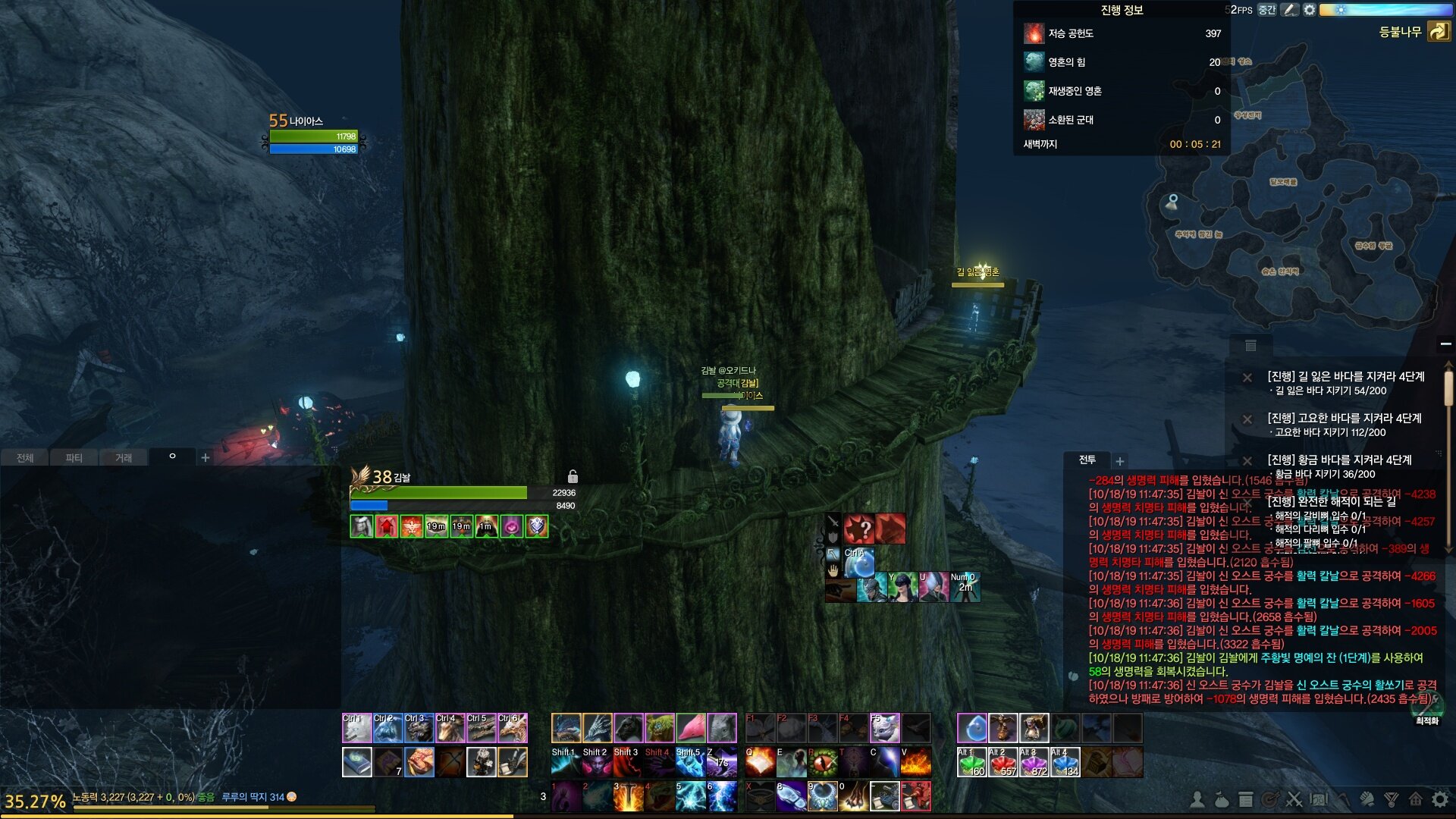
Task: Toggle the 중간 graphics quality button
Action: point(1266,10)
